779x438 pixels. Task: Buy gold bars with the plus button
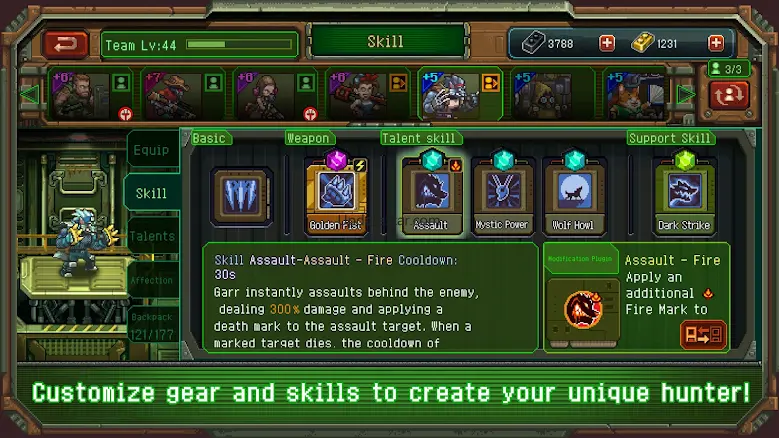point(715,43)
